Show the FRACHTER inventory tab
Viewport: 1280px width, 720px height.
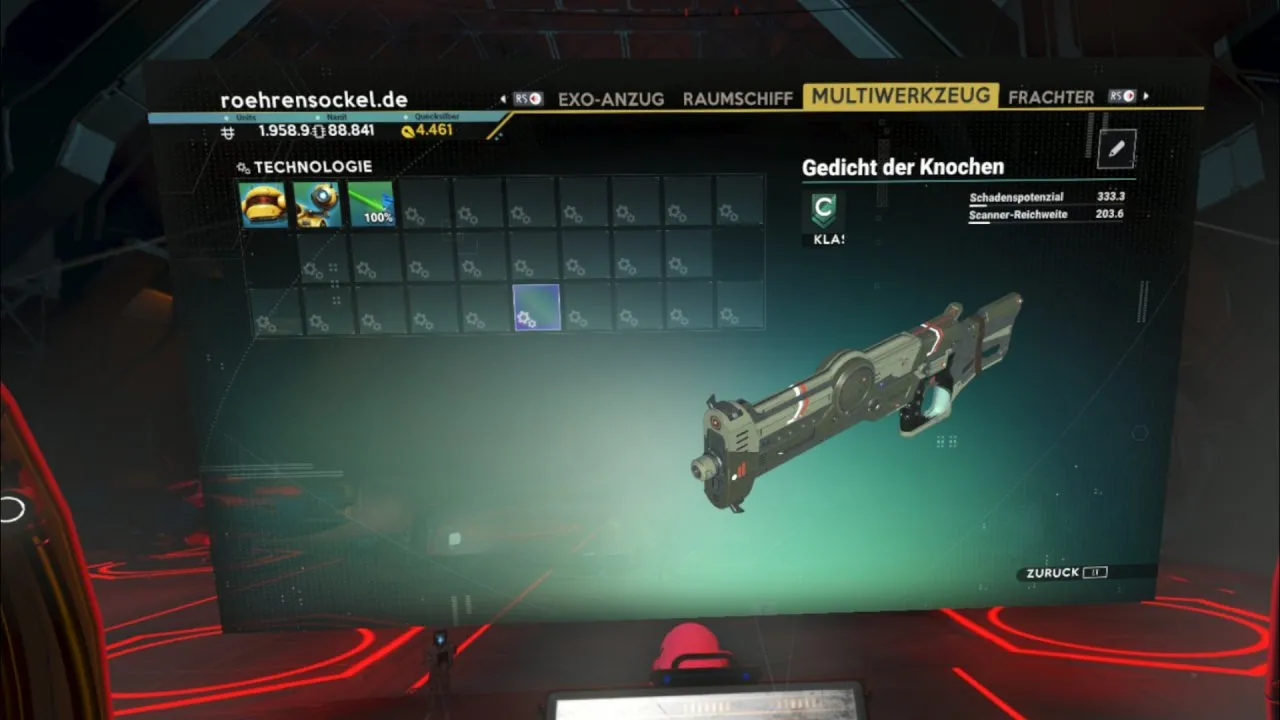(x=1051, y=97)
